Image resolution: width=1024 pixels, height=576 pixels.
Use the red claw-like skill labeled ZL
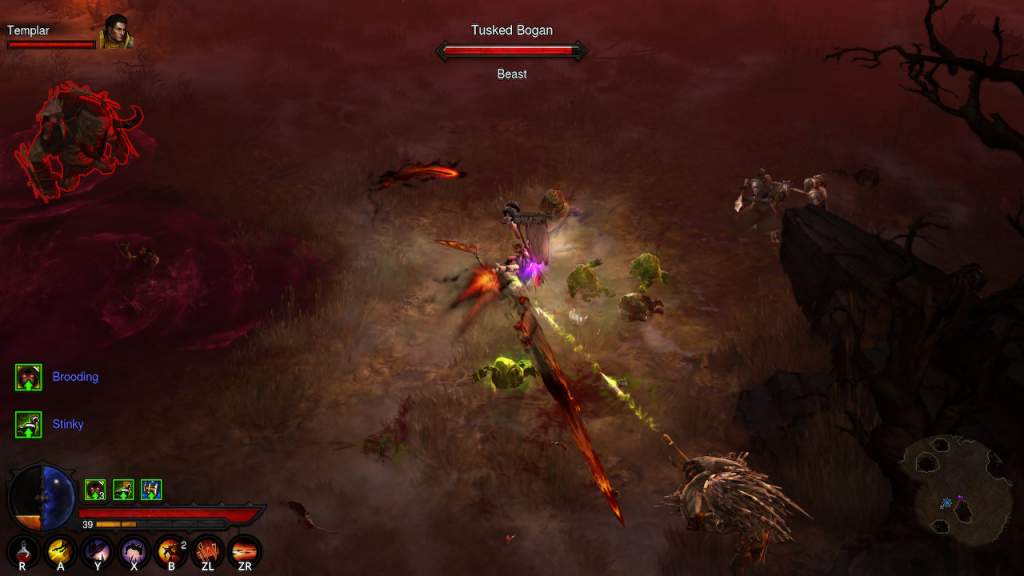tap(208, 550)
